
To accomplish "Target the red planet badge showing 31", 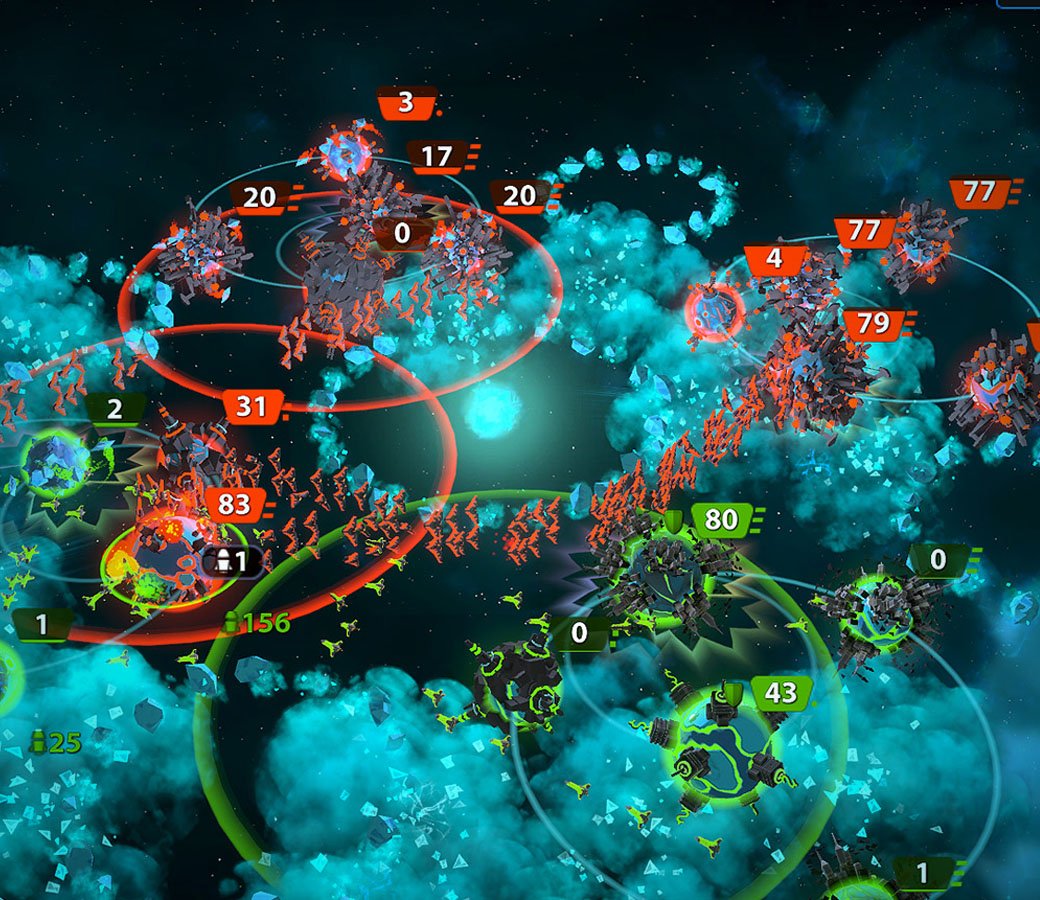I will 252,406.
